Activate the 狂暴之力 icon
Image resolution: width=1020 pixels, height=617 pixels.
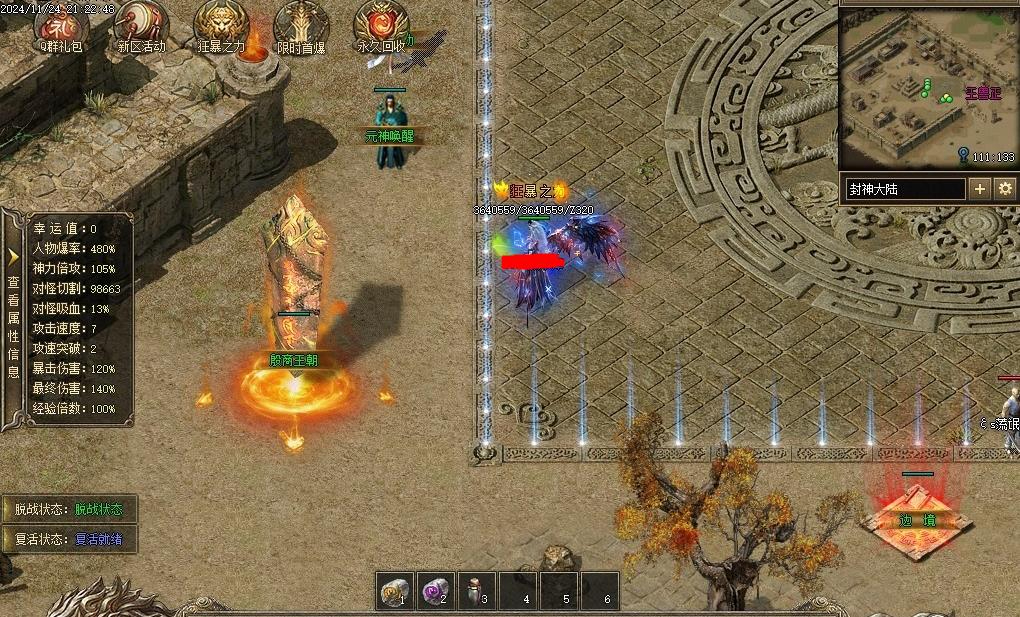(x=221, y=23)
